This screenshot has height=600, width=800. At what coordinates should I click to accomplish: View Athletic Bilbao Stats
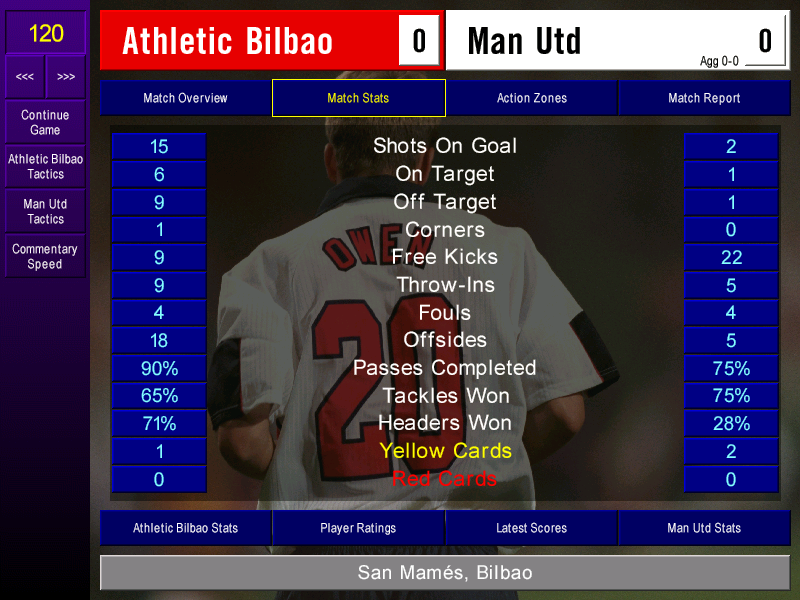[185, 528]
